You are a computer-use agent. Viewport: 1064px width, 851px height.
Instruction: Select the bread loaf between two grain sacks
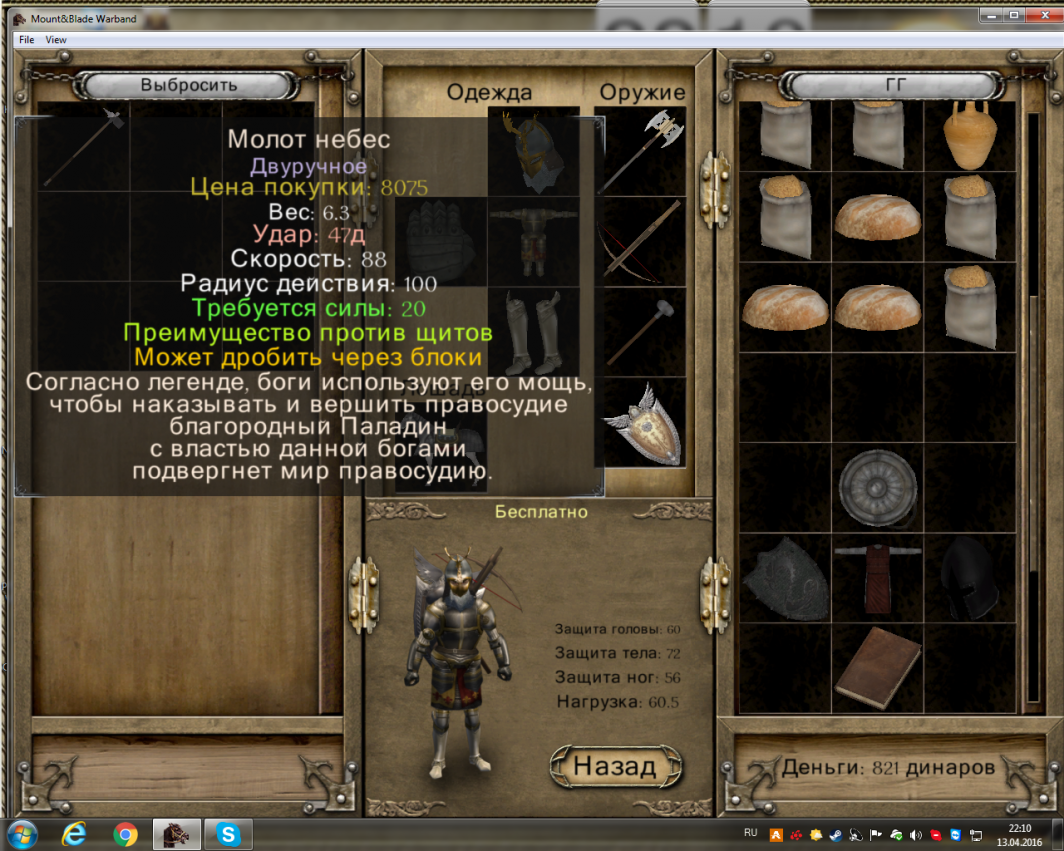[877, 217]
